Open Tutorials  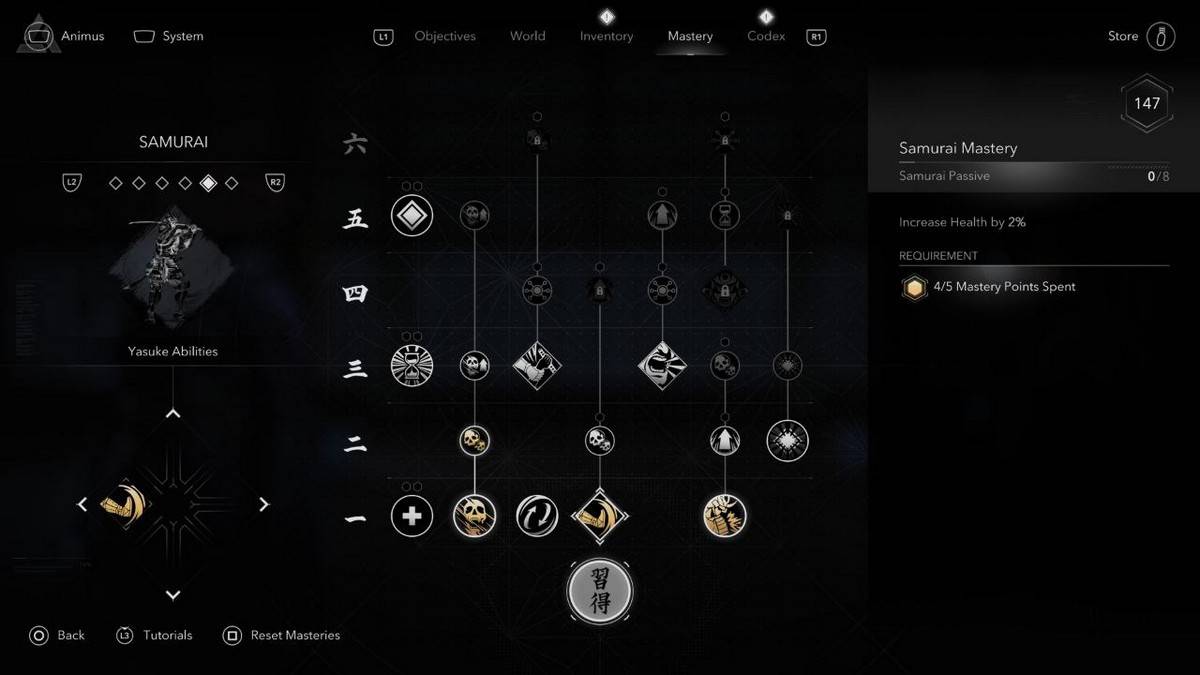tap(155, 635)
